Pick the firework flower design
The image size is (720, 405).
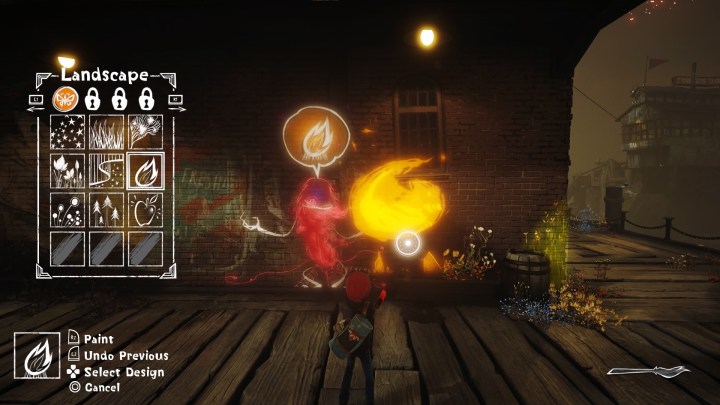coord(143,132)
